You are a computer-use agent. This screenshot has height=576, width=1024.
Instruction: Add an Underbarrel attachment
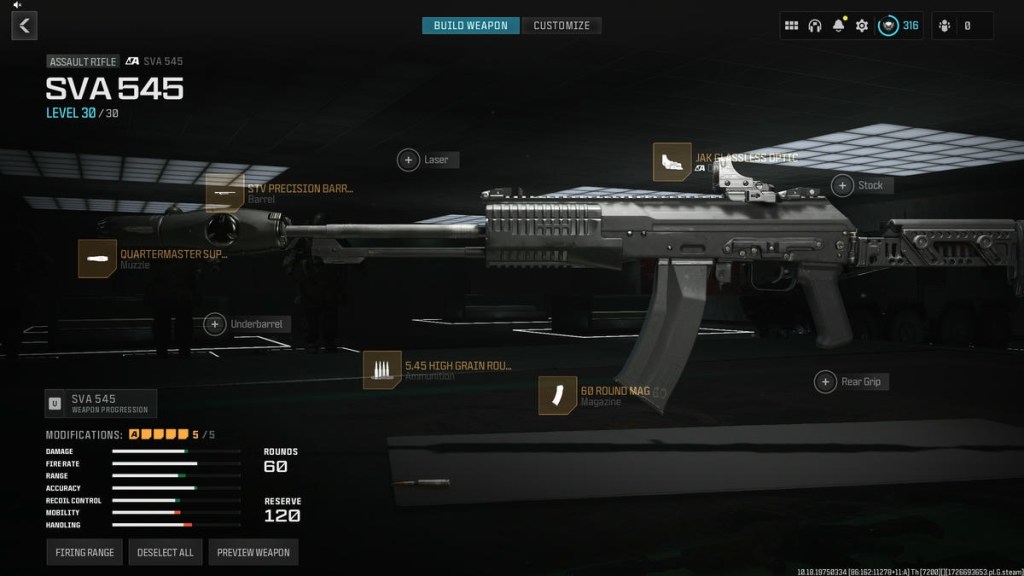click(215, 324)
